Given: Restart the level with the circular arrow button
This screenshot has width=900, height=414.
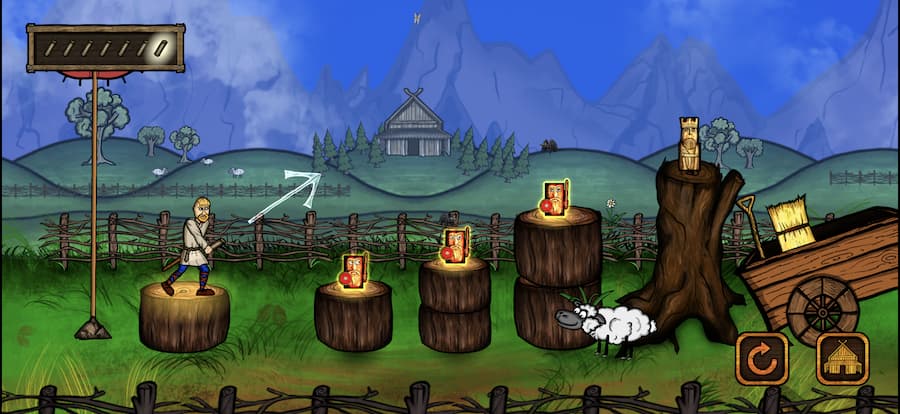Looking at the screenshot, I should pyautogui.click(x=762, y=358).
